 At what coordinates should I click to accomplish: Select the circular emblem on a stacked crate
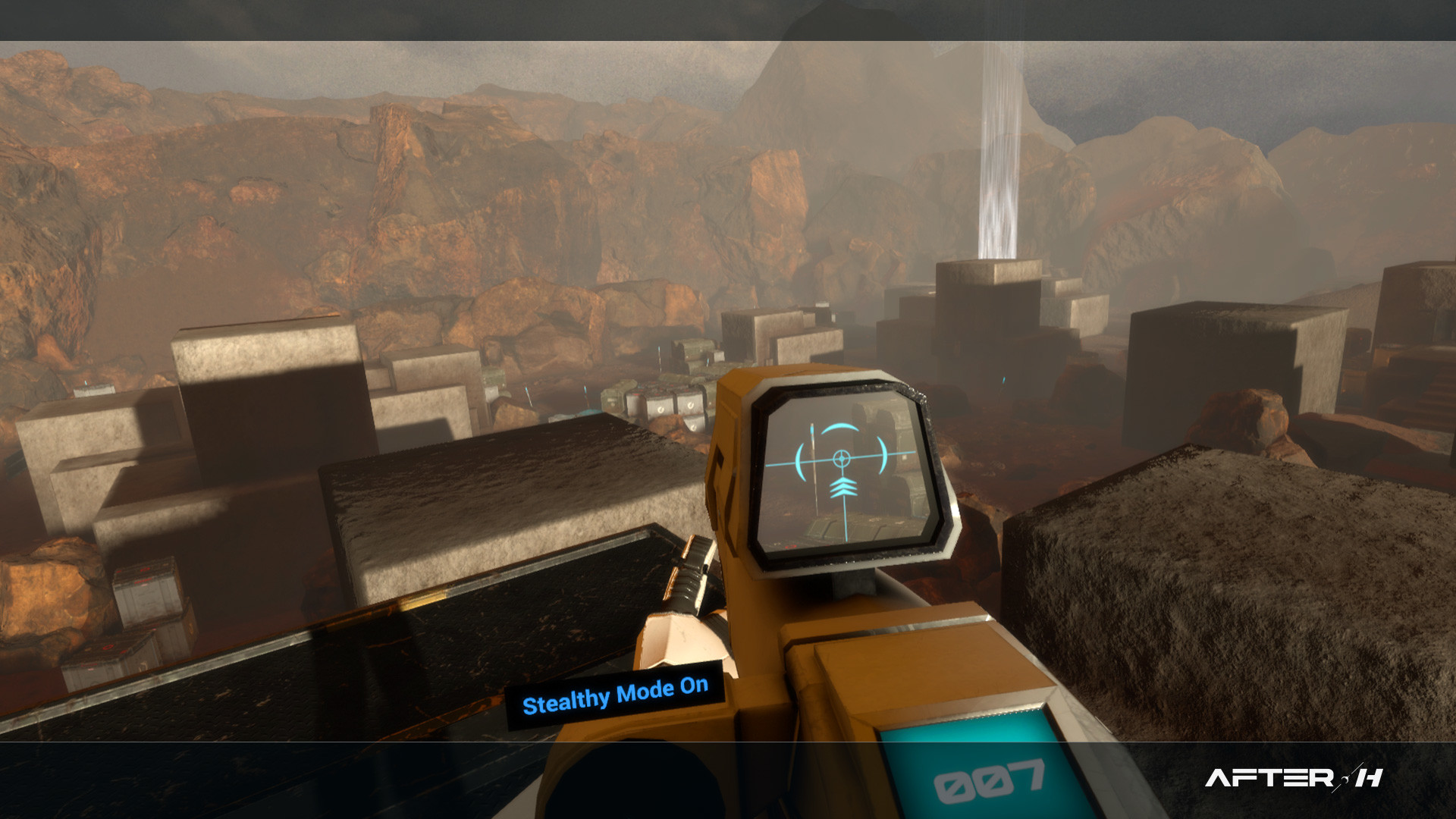[x=661, y=409]
